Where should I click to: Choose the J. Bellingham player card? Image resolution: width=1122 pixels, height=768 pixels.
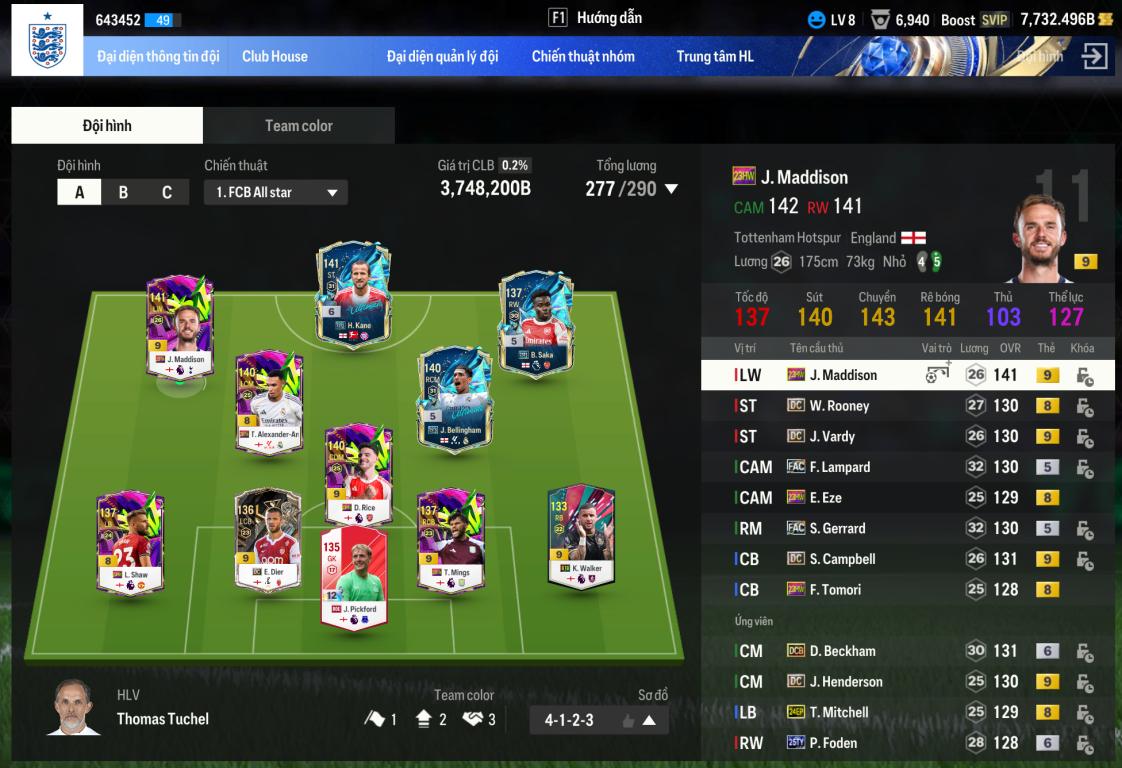(455, 399)
